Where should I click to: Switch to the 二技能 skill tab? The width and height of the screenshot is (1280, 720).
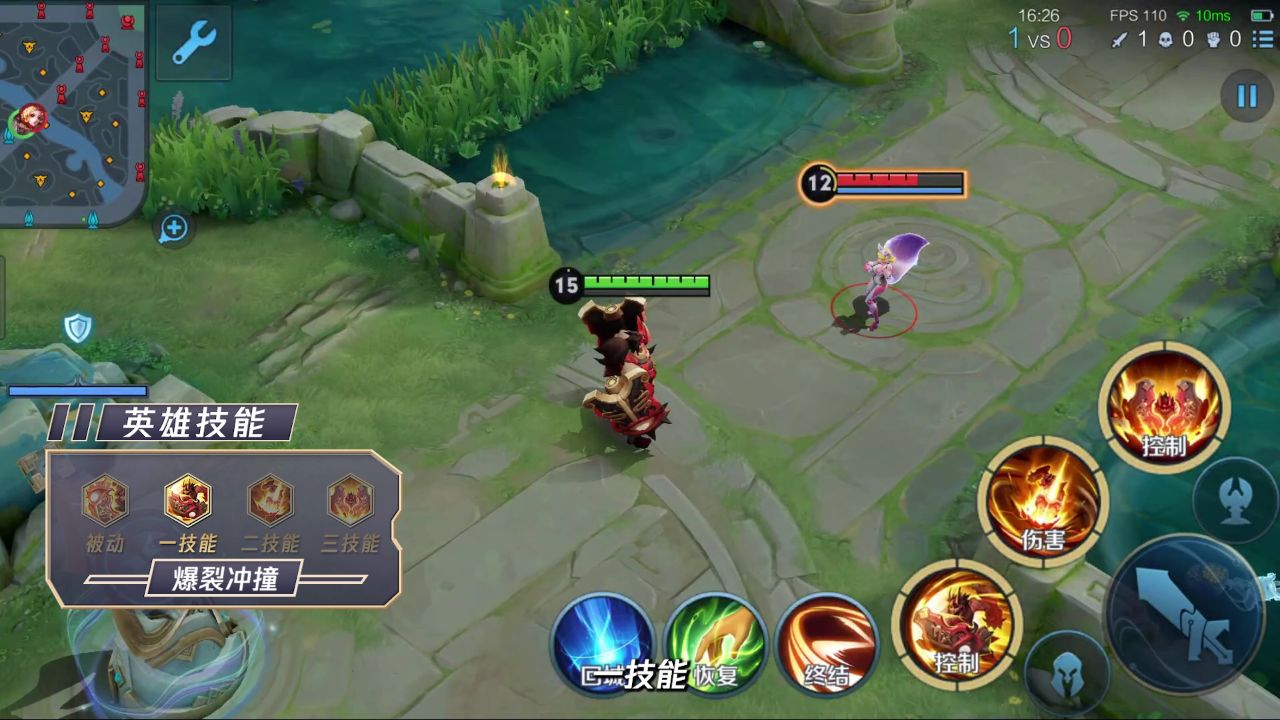(270, 512)
